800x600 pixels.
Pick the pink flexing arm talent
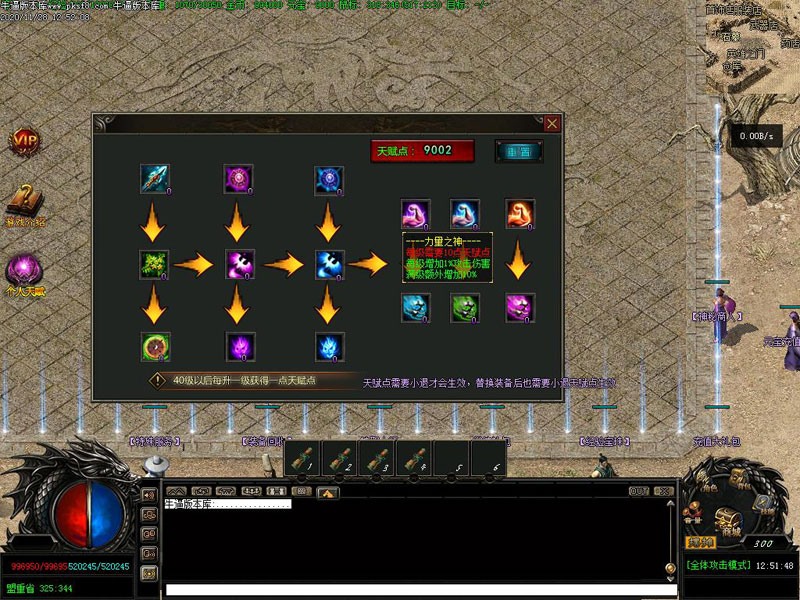pos(416,214)
